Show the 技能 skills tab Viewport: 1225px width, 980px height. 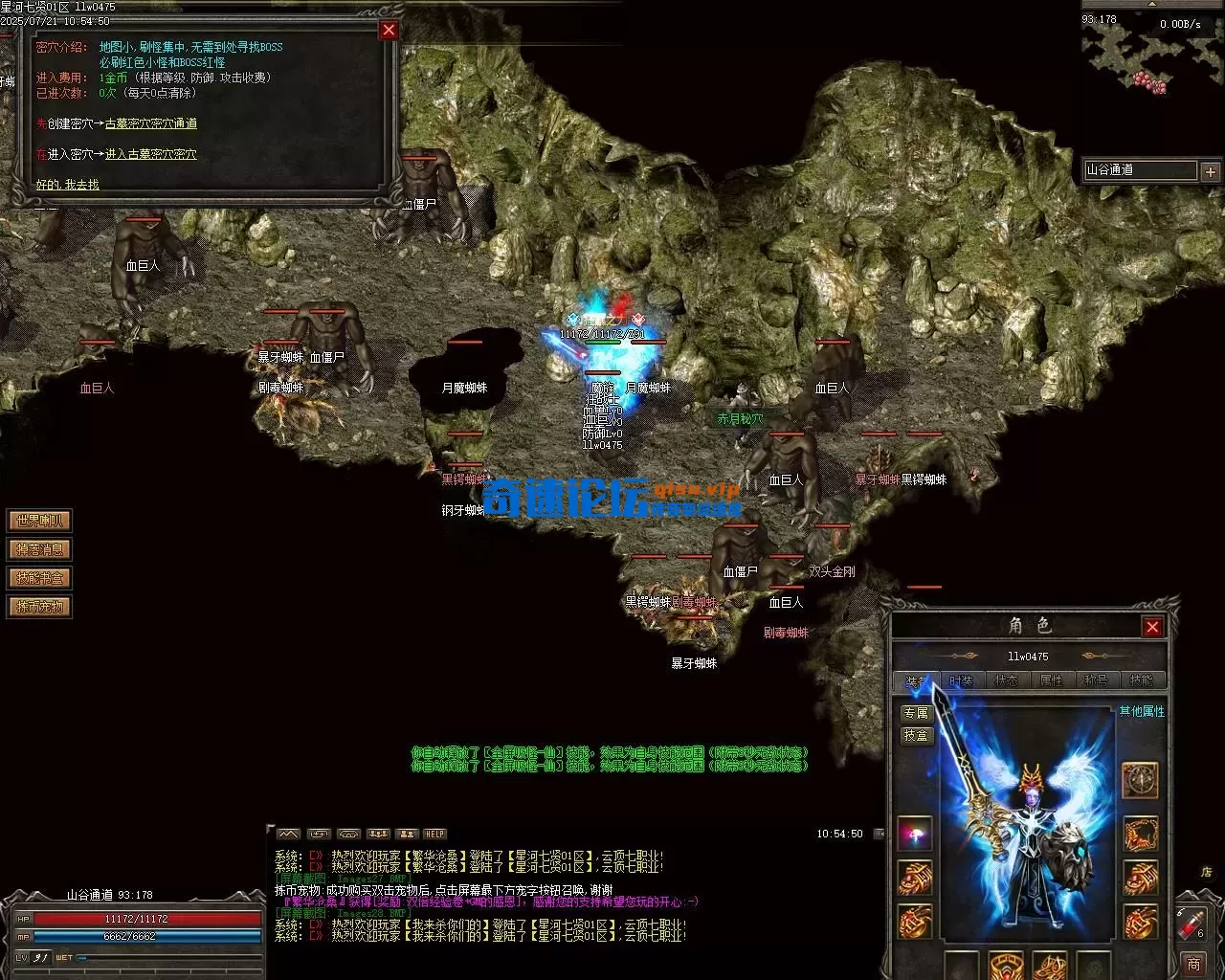pyautogui.click(x=1141, y=680)
